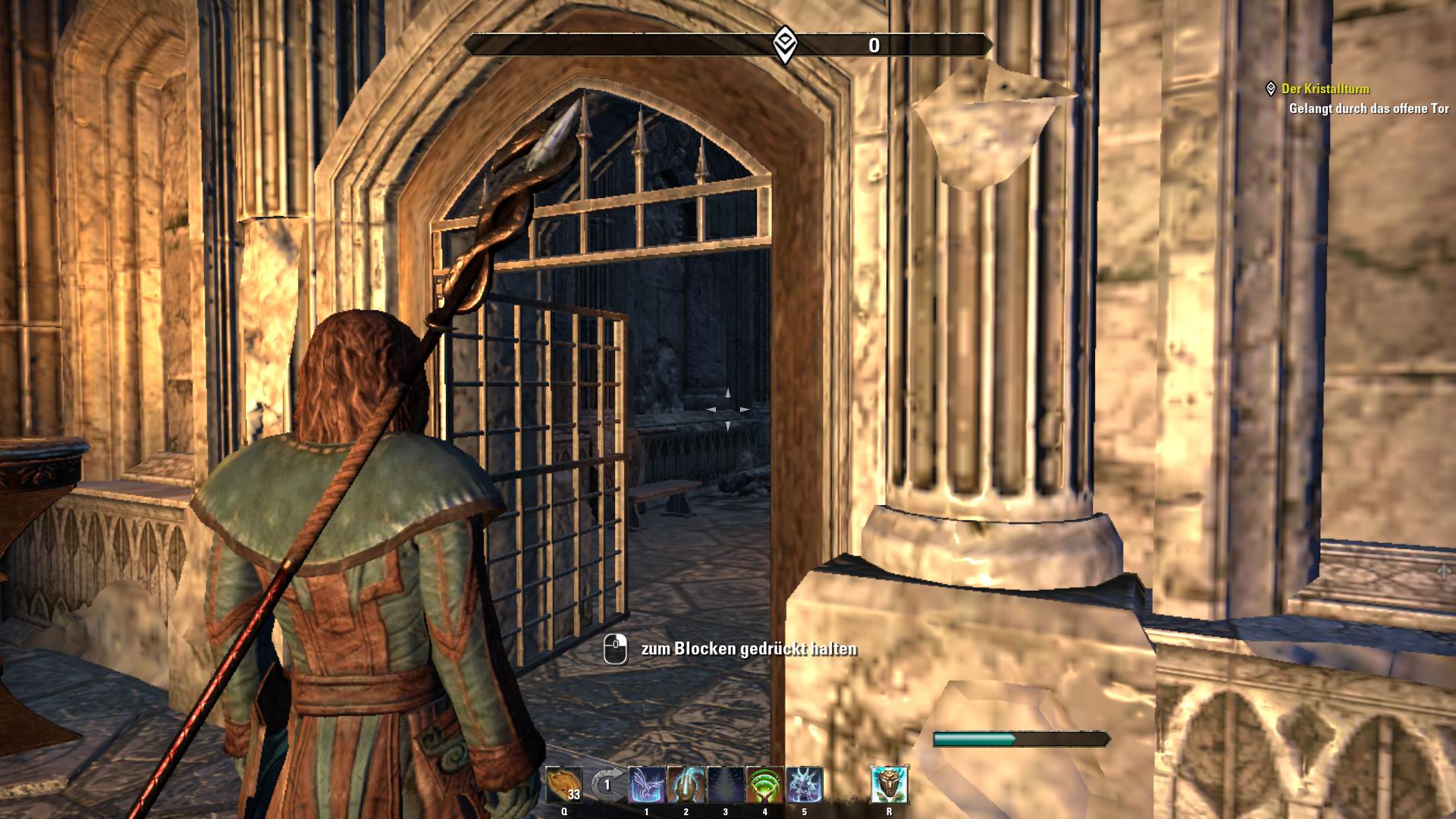This screenshot has height=819, width=1456.
Task: Click the experience counter showing 0
Action: coord(874,45)
